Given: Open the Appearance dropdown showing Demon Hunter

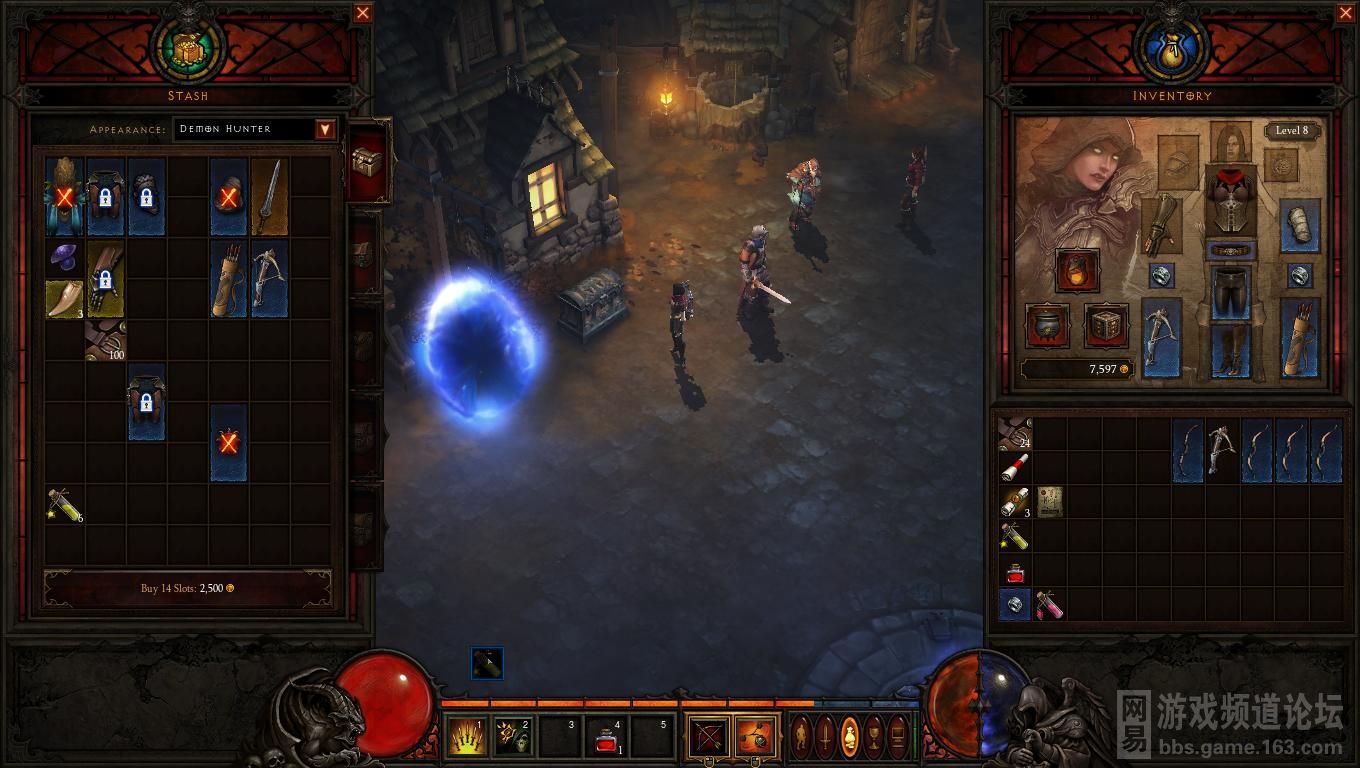Looking at the screenshot, I should (325, 129).
